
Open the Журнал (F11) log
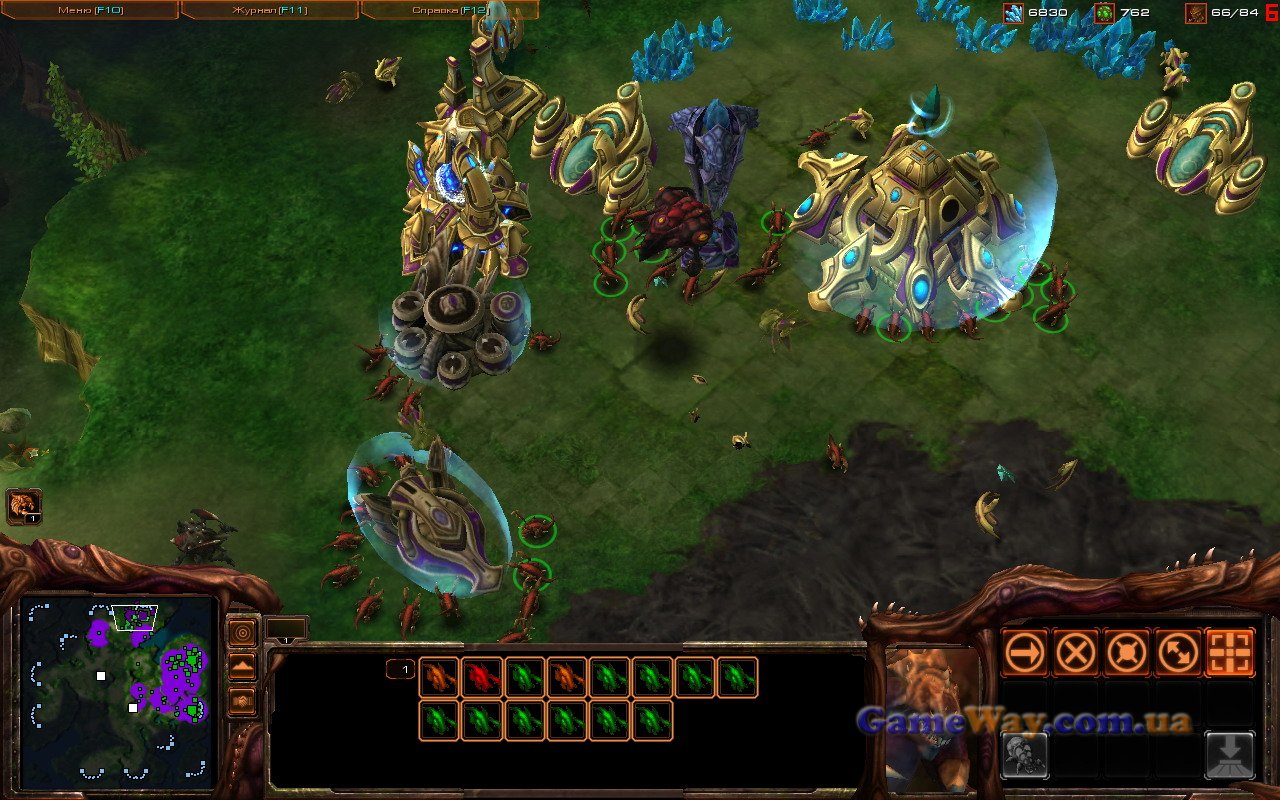[268, 10]
